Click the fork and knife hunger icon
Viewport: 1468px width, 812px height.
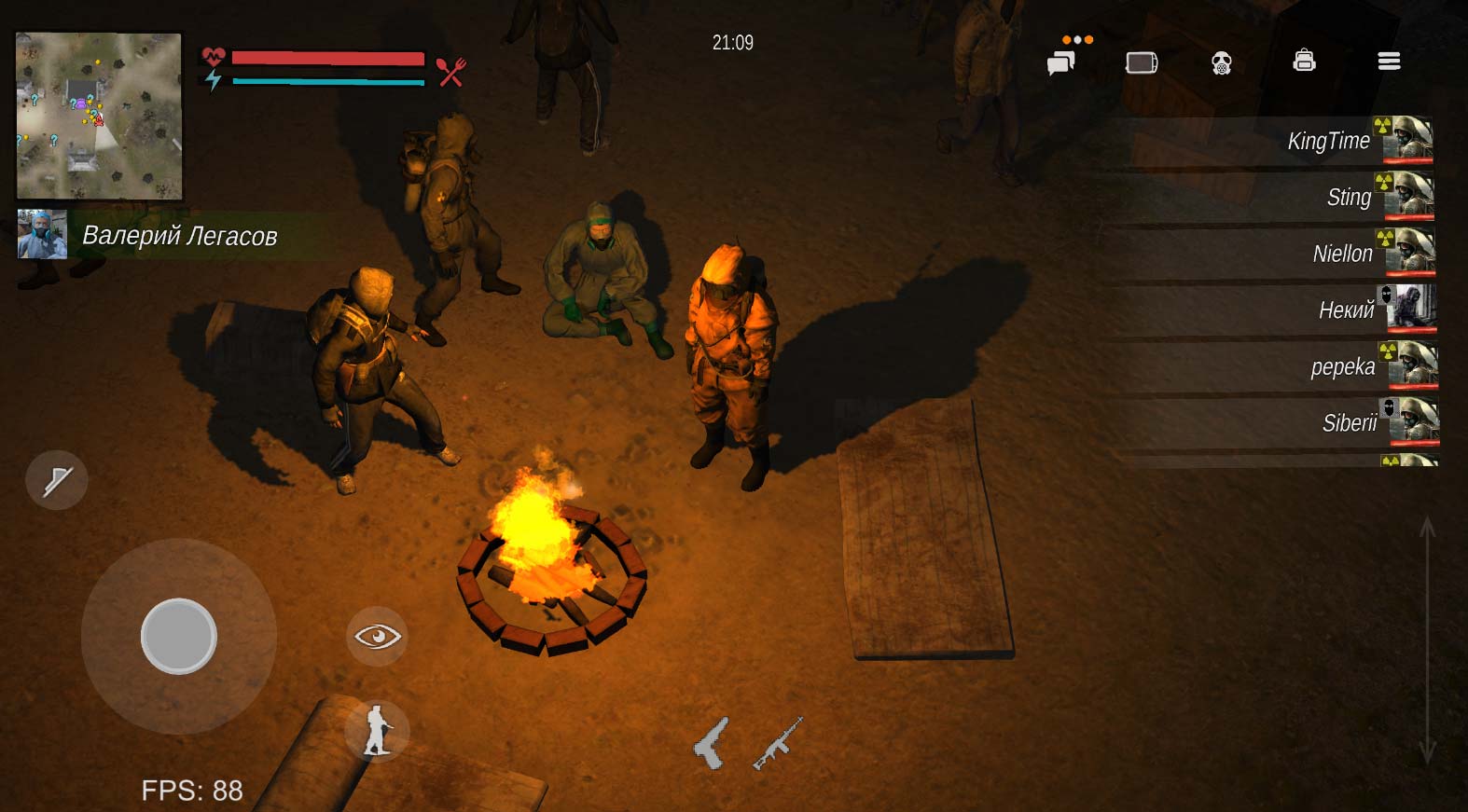click(x=451, y=72)
